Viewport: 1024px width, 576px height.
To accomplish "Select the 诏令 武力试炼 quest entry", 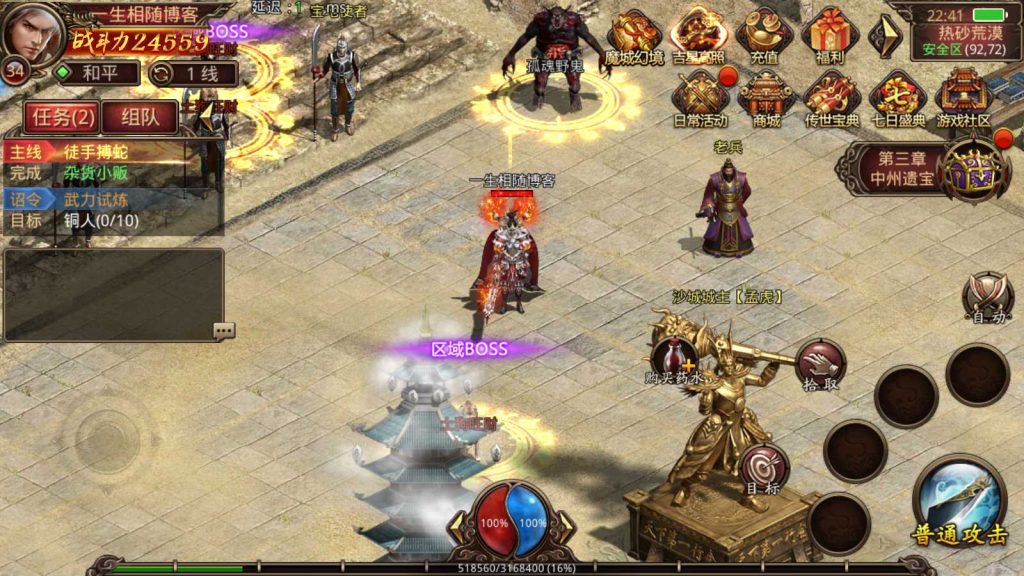I will coord(110,200).
